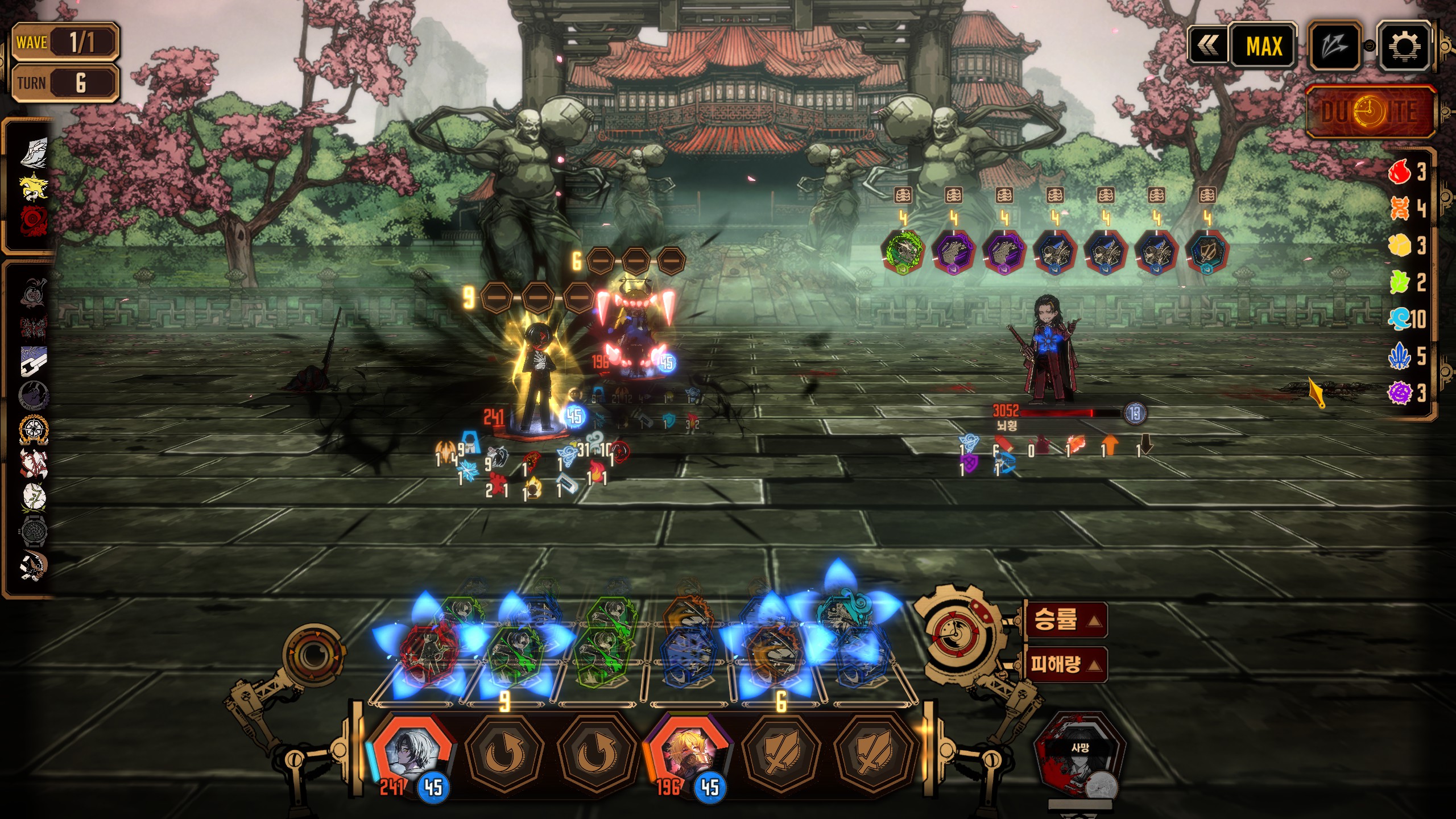
Task: Select the 피해량 damage button
Action: (x=1066, y=664)
